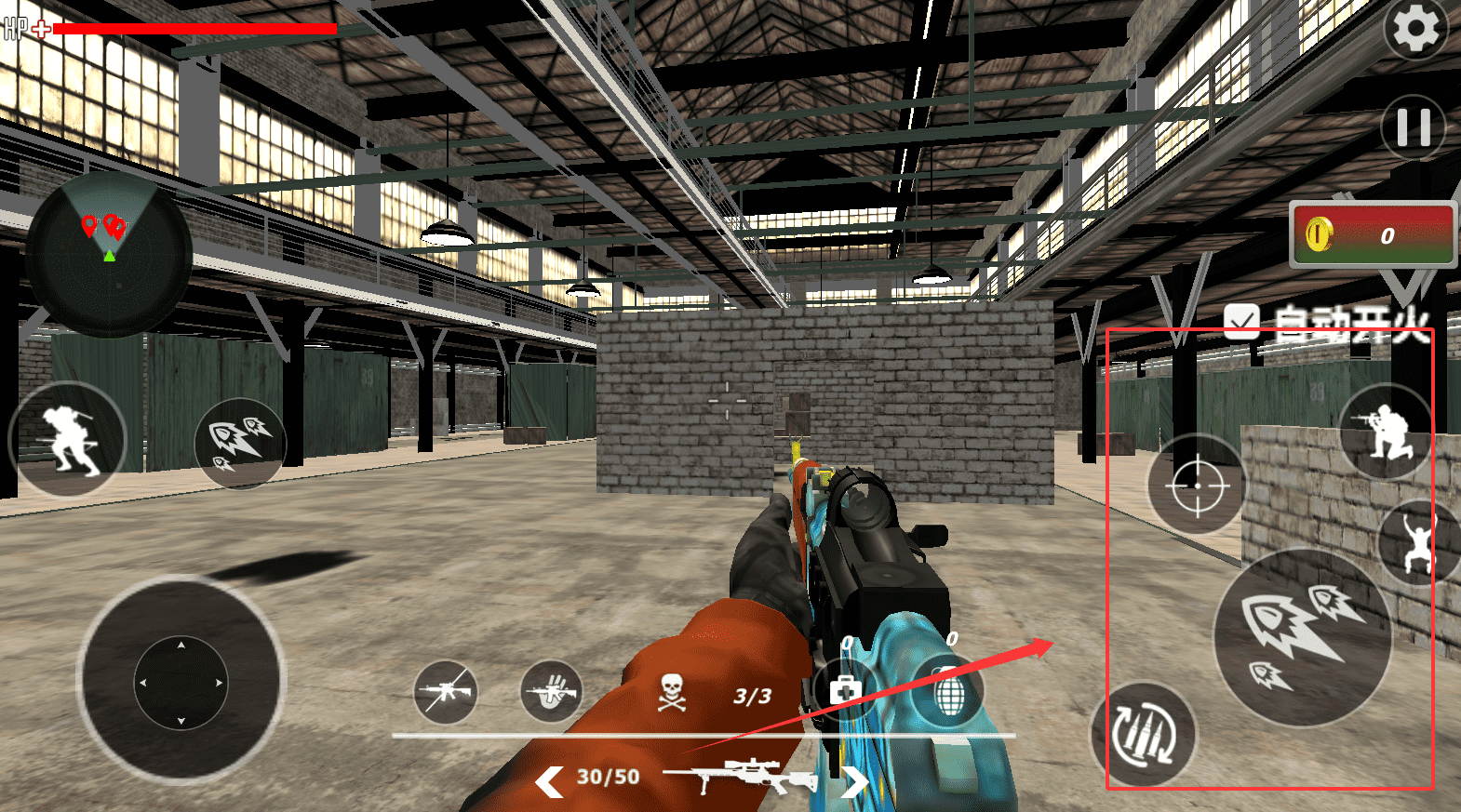This screenshot has height=812, width=1461.
Task: Tap the small bullets fire button beside sprint
Action: pyautogui.click(x=239, y=444)
